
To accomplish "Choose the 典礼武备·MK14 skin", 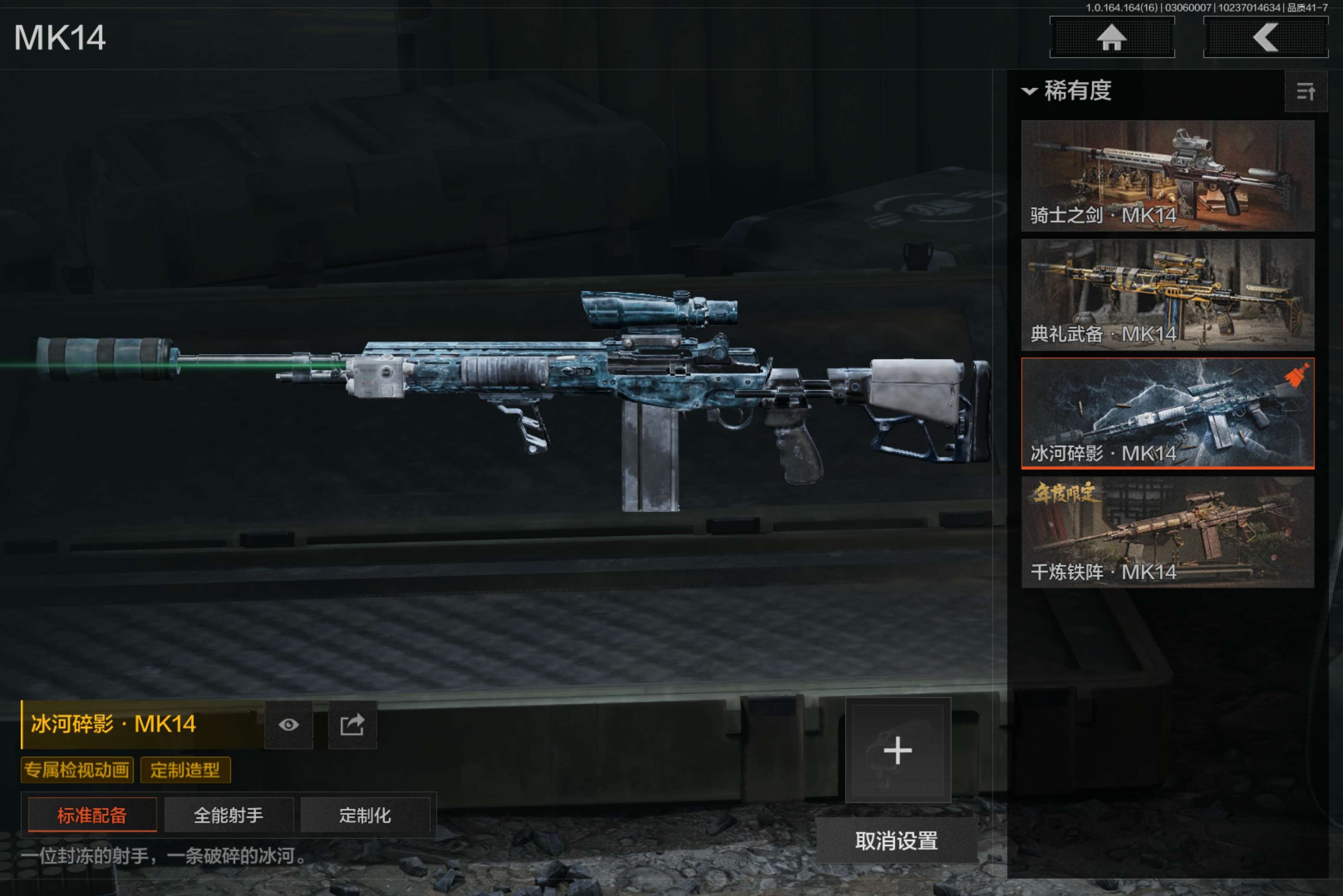I will [1167, 294].
